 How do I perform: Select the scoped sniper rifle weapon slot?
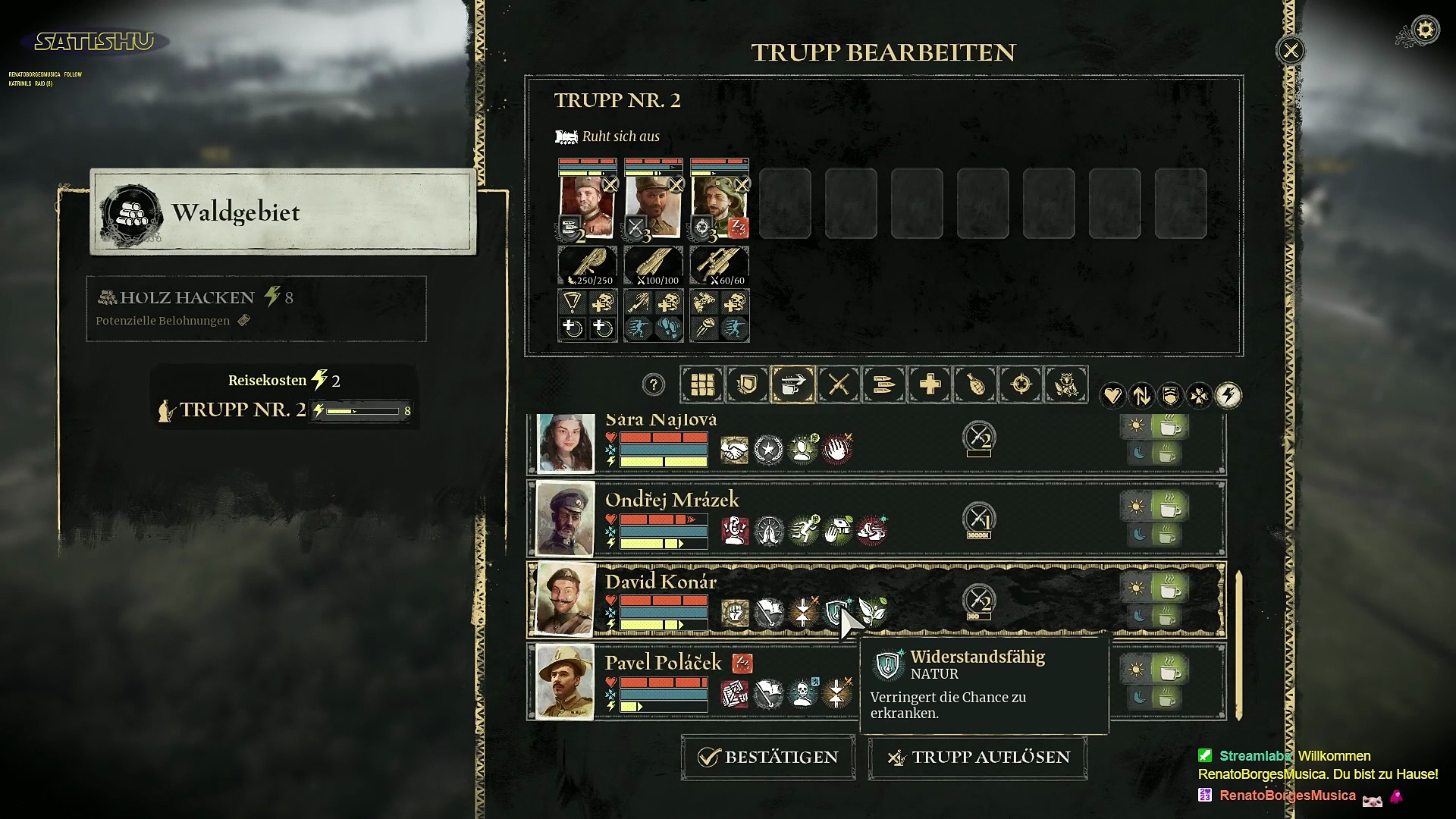pos(720,265)
